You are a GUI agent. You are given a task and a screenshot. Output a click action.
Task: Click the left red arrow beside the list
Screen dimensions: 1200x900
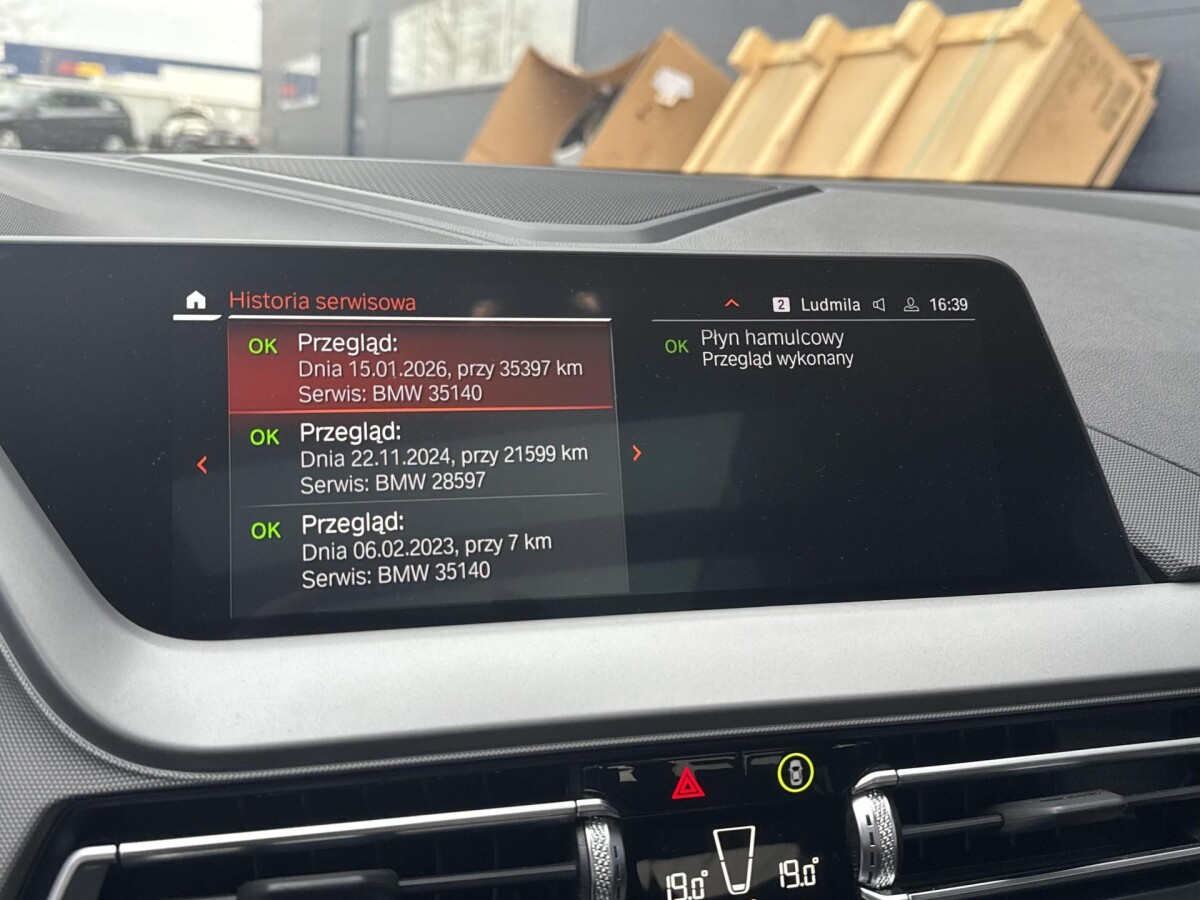(202, 464)
